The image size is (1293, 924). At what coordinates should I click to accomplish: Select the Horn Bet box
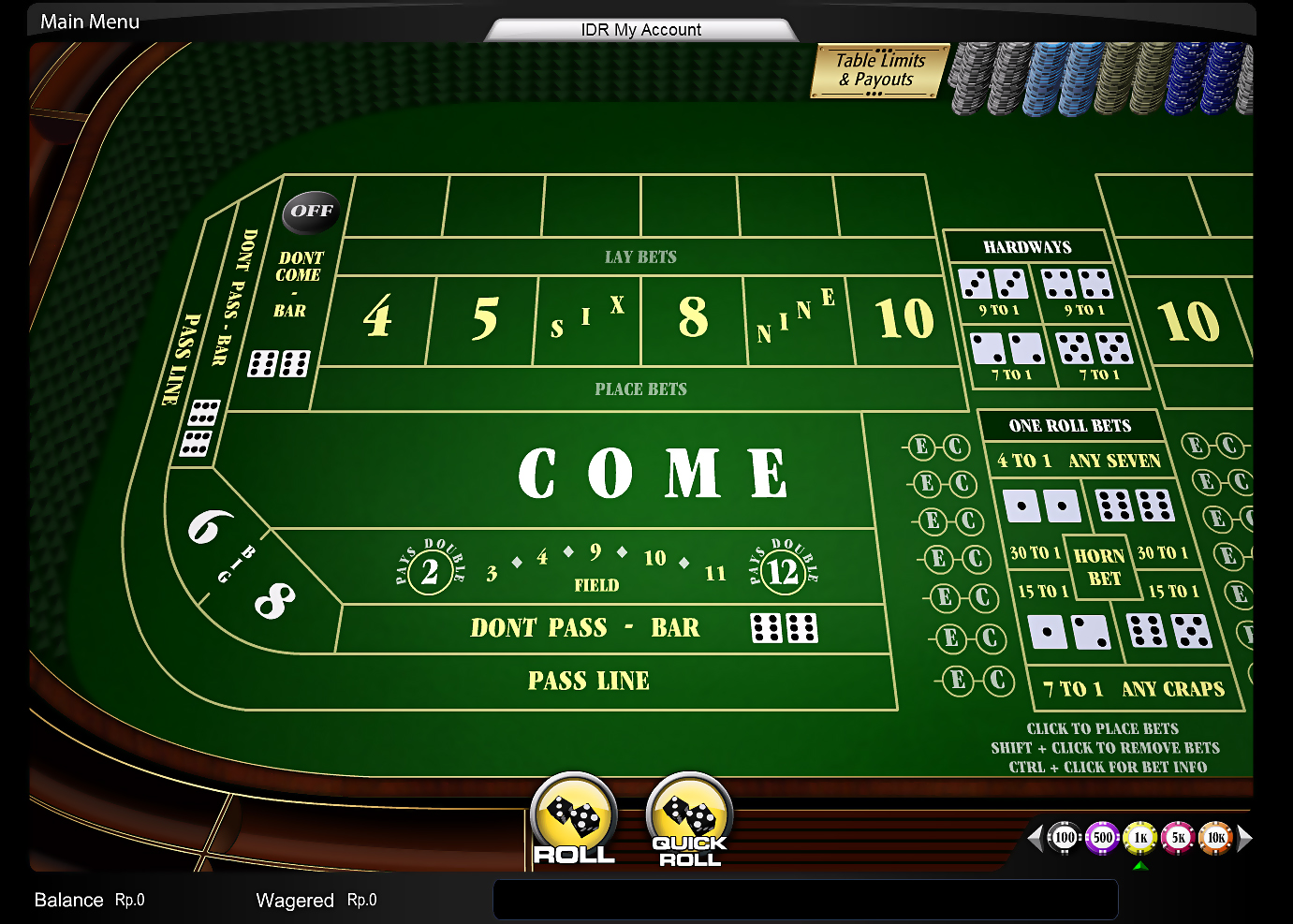[1101, 567]
